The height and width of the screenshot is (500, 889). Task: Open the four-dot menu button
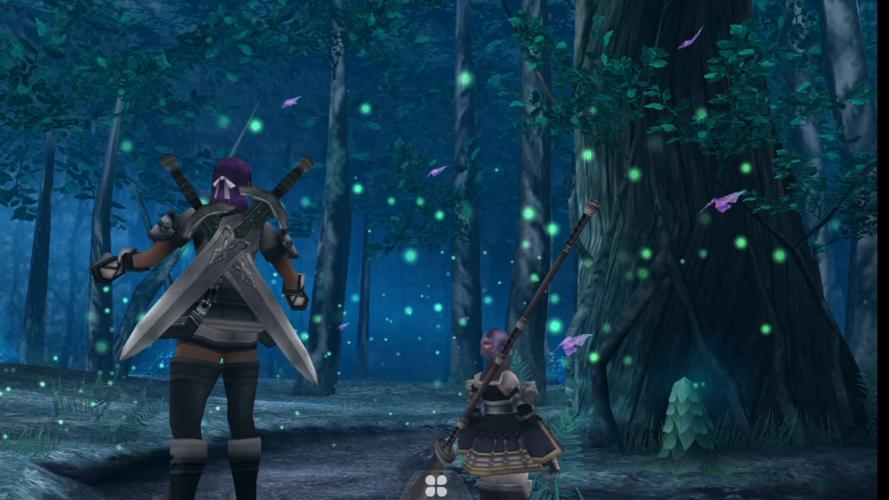tap(436, 486)
